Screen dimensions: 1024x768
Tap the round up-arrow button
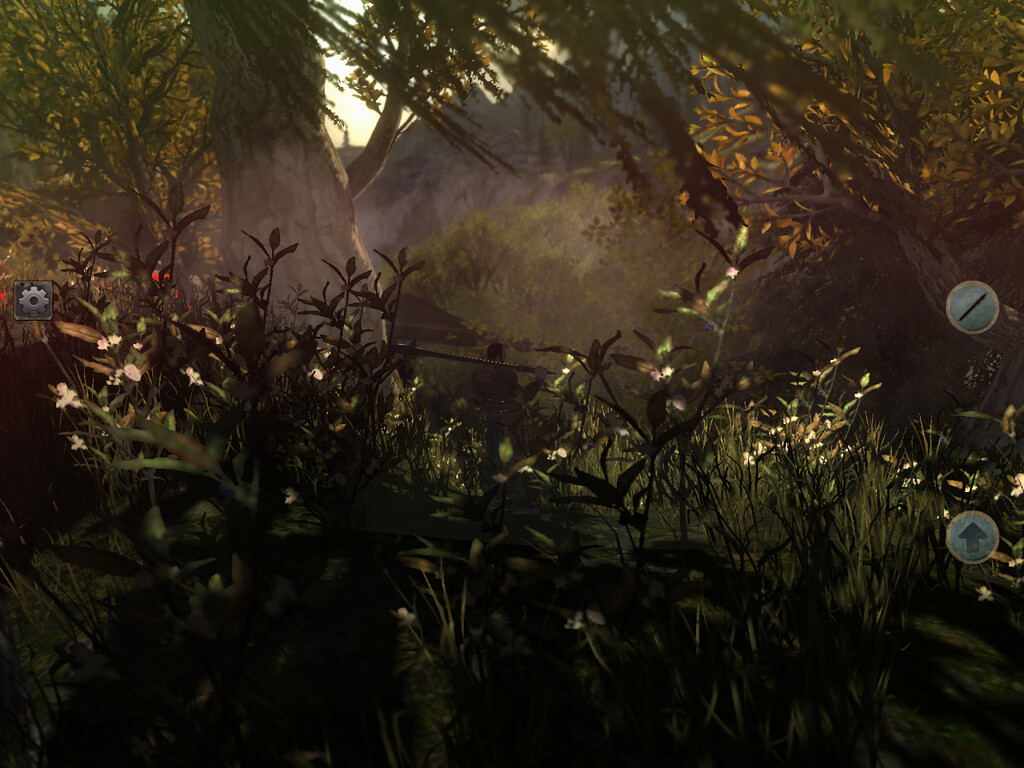pyautogui.click(x=972, y=538)
